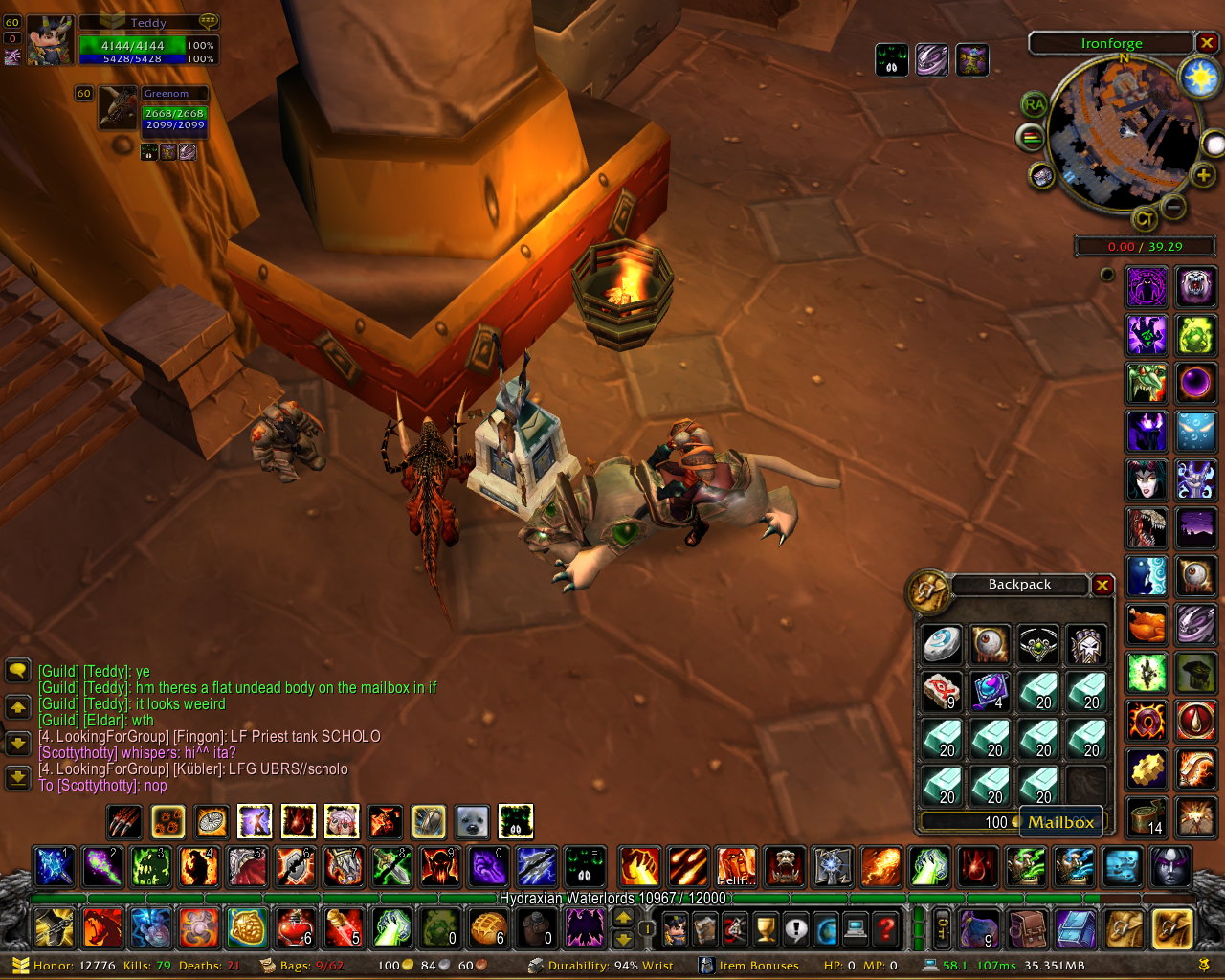Use the bread stack of six
Screen dimensions: 1225x980
pyautogui.click(x=488, y=927)
